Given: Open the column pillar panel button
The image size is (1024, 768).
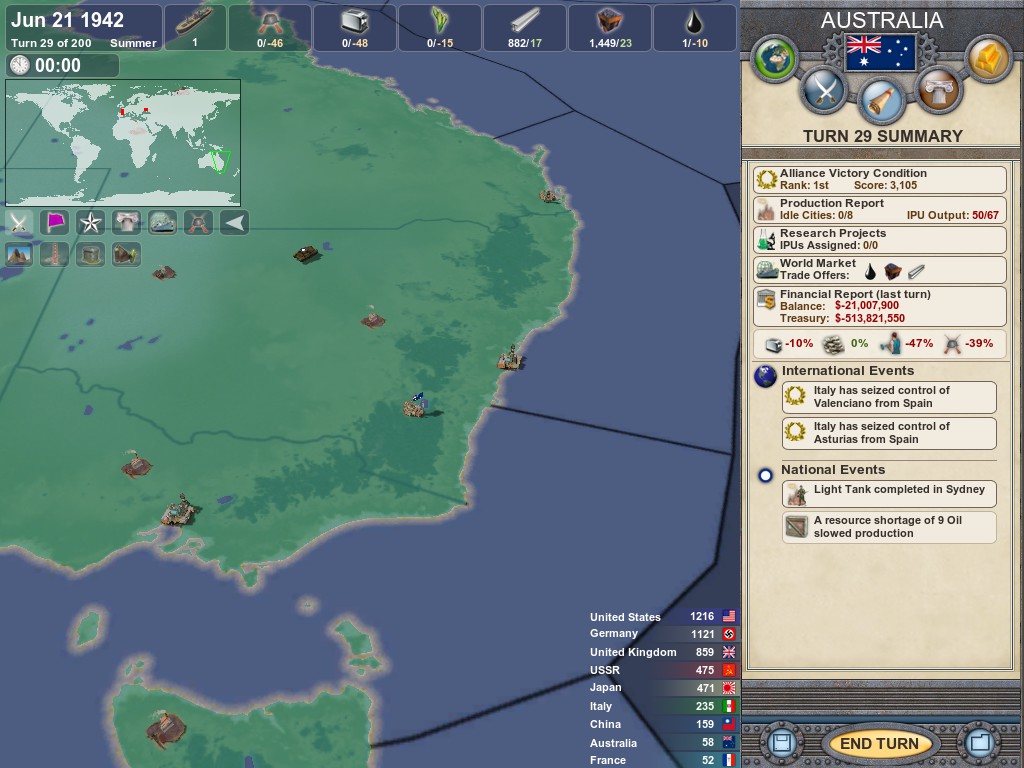Looking at the screenshot, I should tap(937, 90).
